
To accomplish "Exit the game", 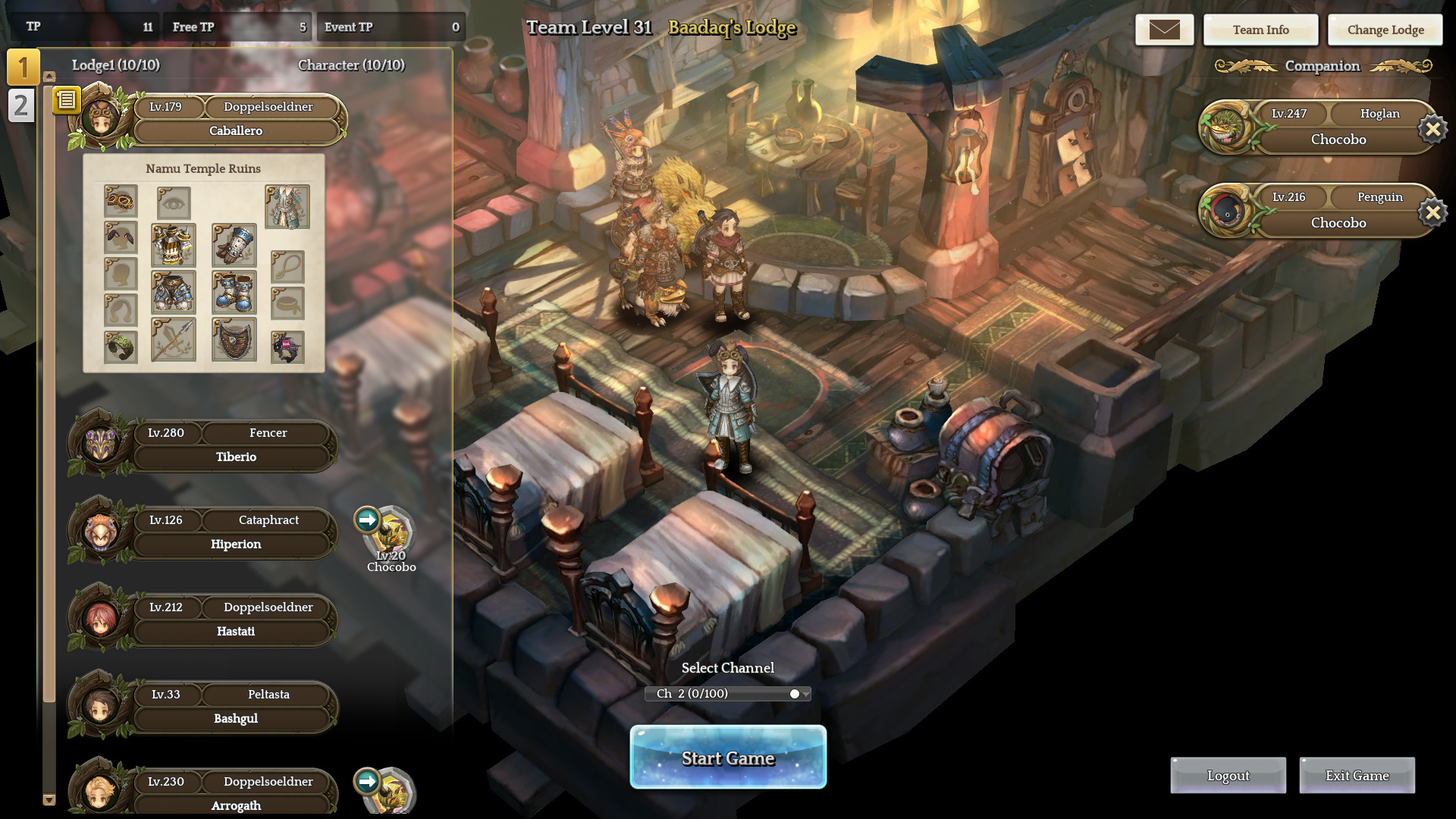I will pos(1357,775).
